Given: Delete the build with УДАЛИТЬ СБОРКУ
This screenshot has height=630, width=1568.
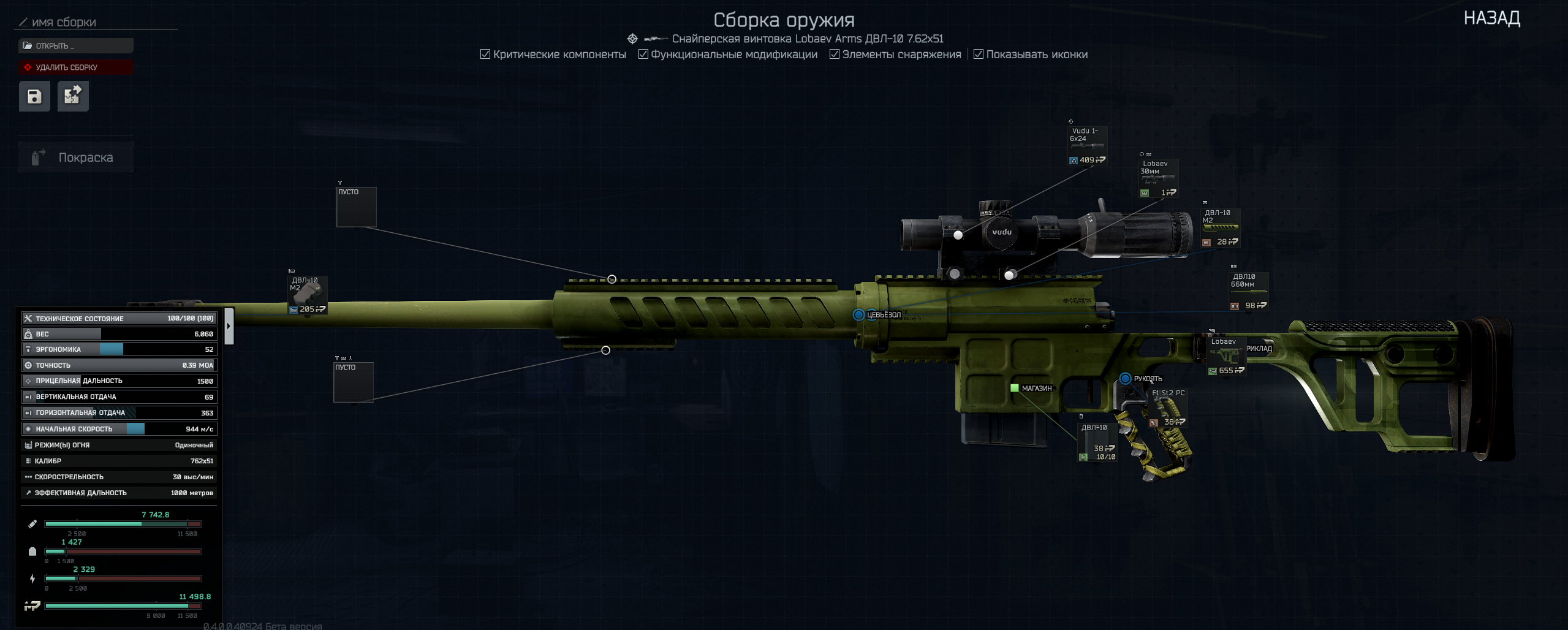Looking at the screenshot, I should [x=75, y=67].
